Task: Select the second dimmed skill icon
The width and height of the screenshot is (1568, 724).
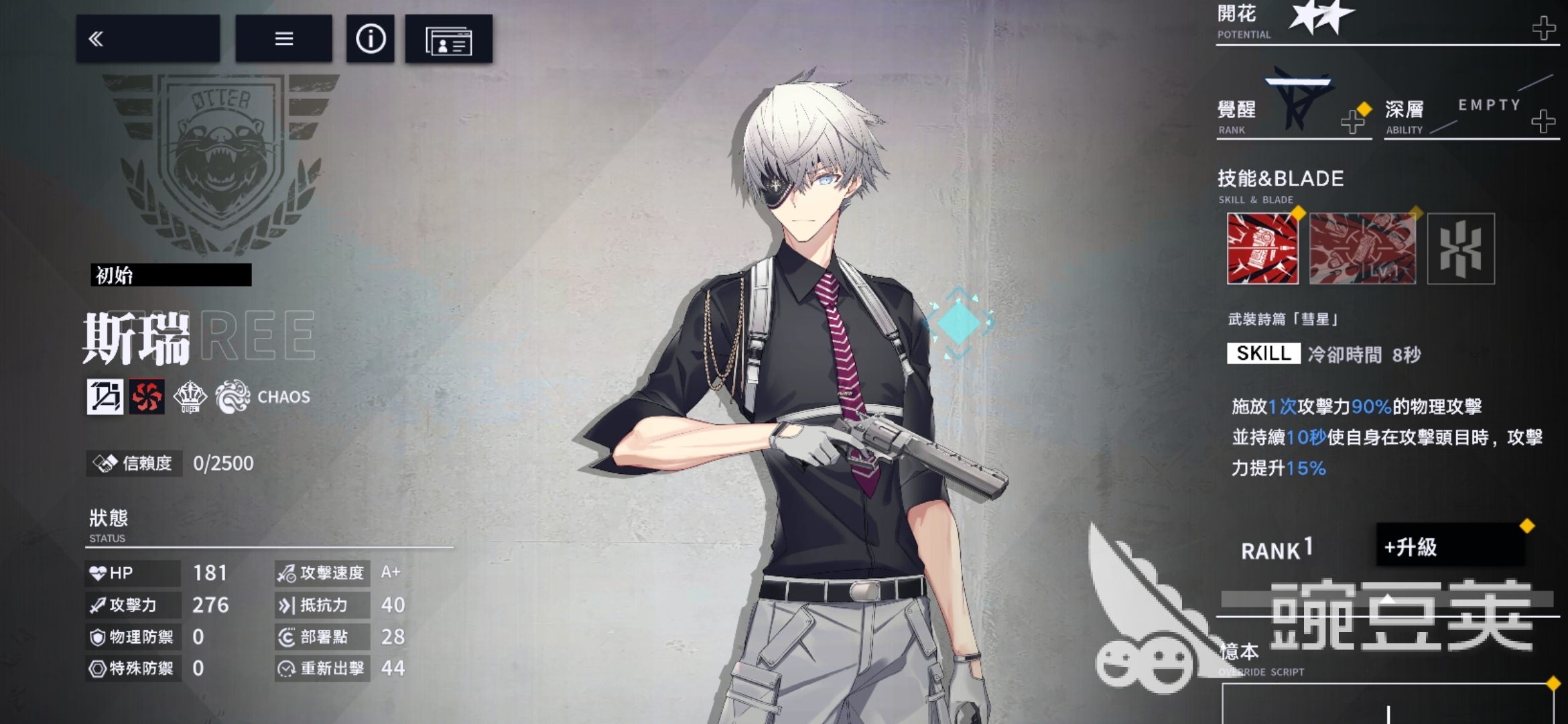Action: click(x=1362, y=249)
